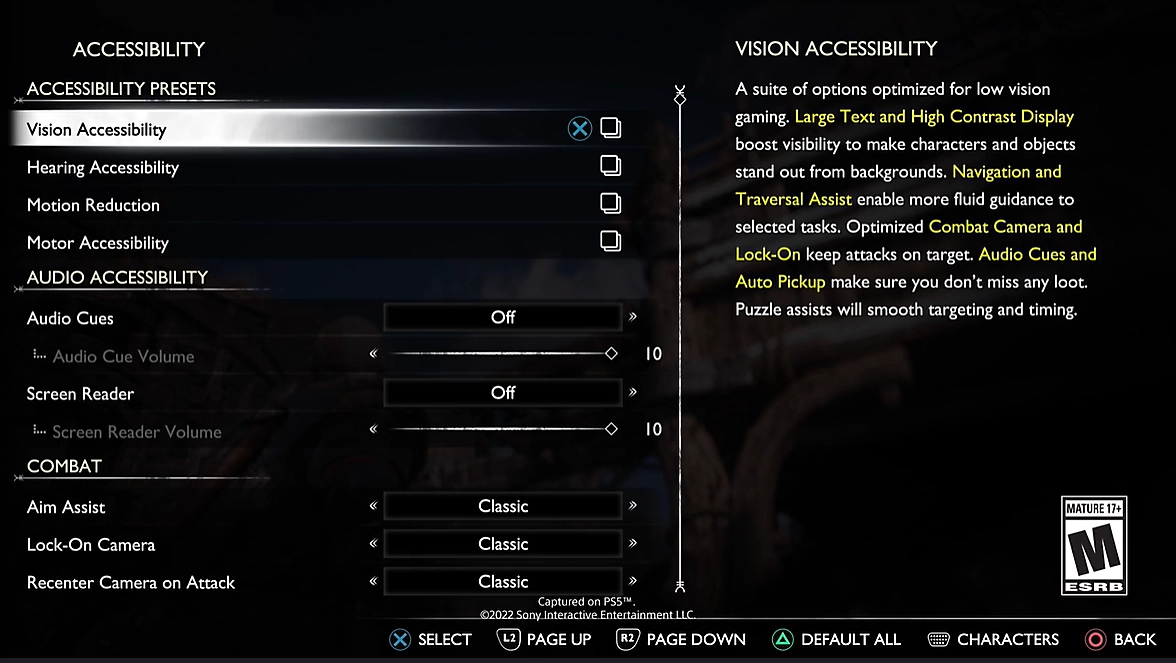The height and width of the screenshot is (663, 1176).
Task: Toggle the Audio Cues setting value
Action: (x=503, y=318)
